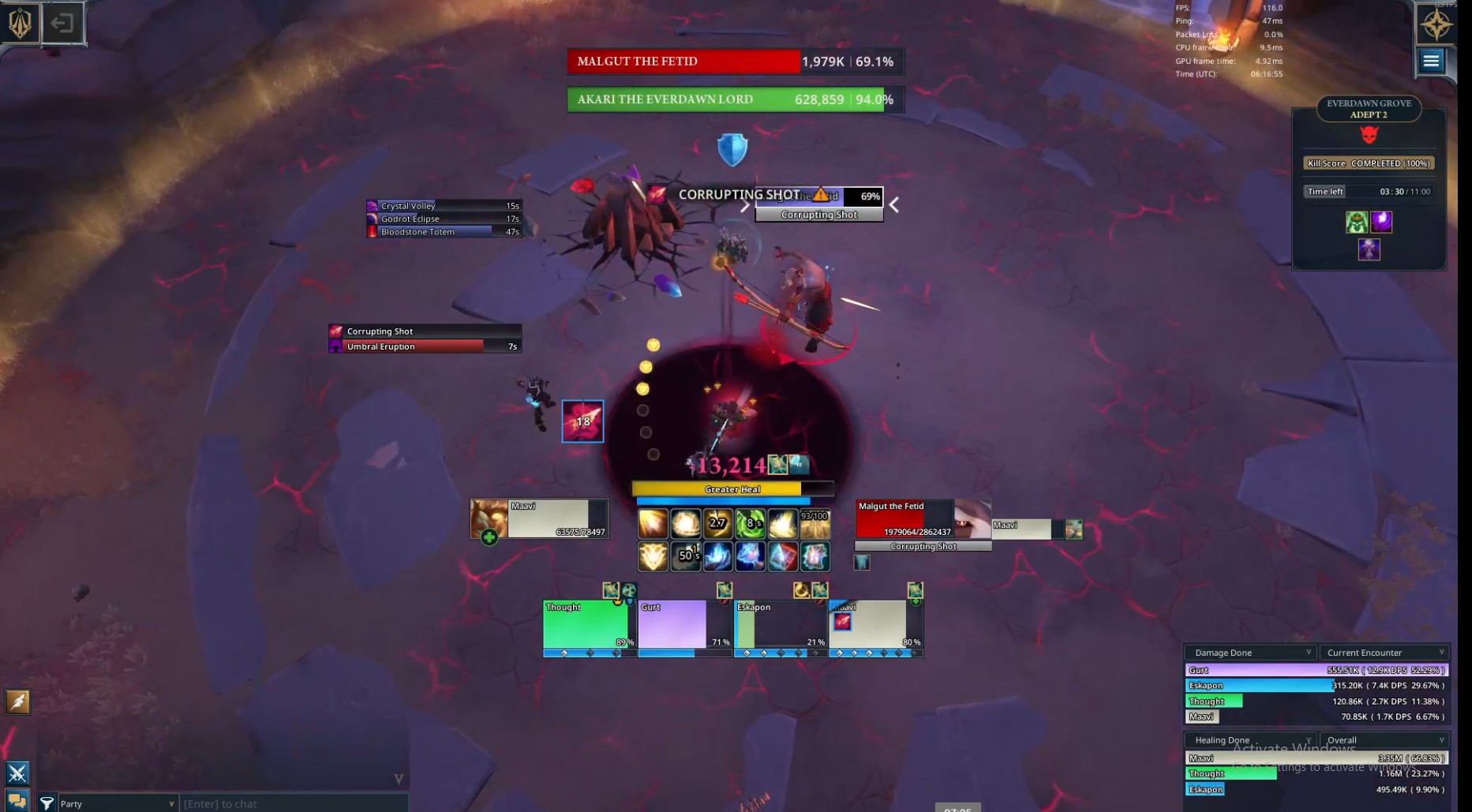Select Maavi's player portrait frame
The image size is (1472, 812).
[x=539, y=518]
